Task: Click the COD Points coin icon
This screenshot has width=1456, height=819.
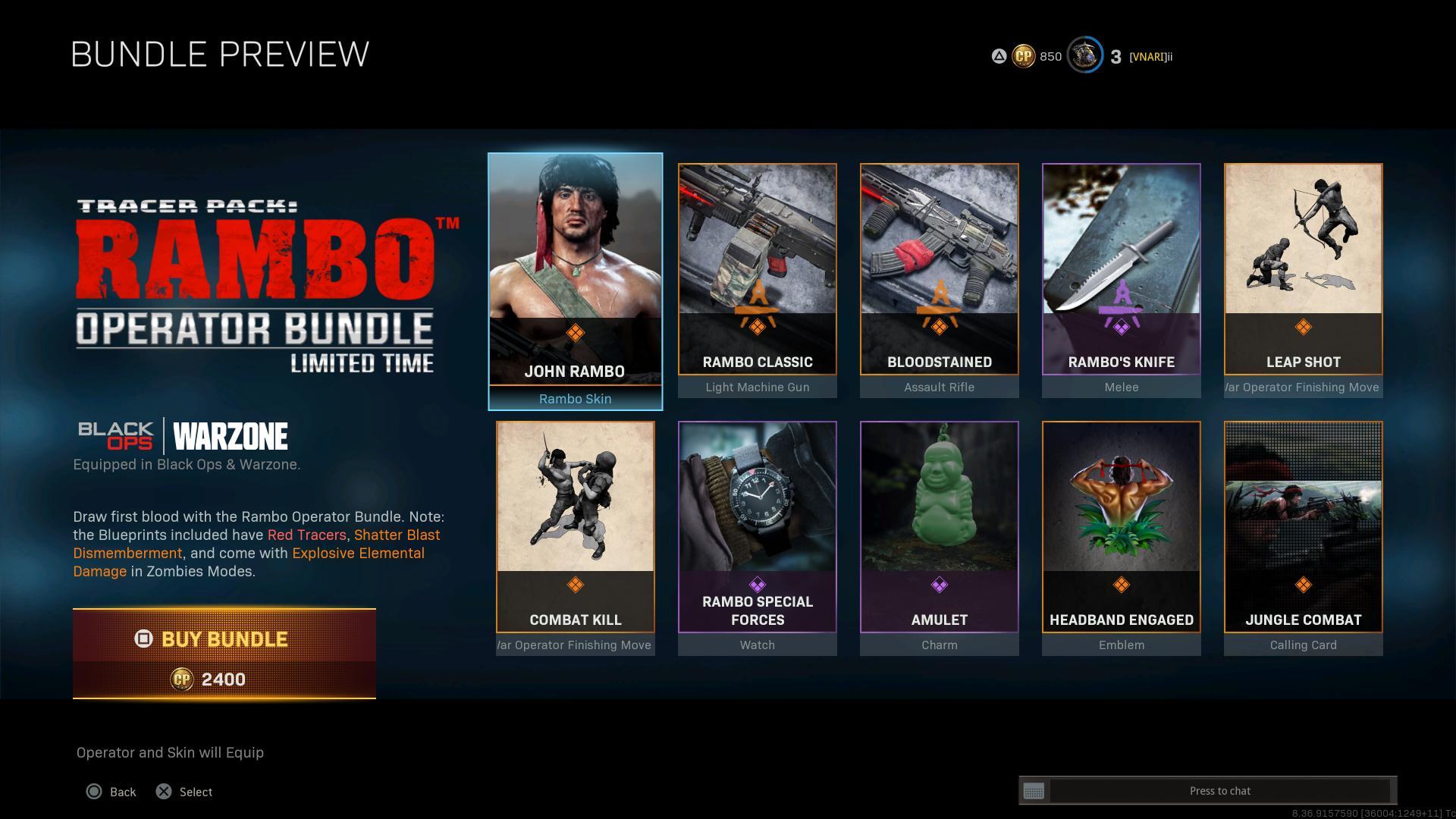Action: pyautogui.click(x=1023, y=56)
